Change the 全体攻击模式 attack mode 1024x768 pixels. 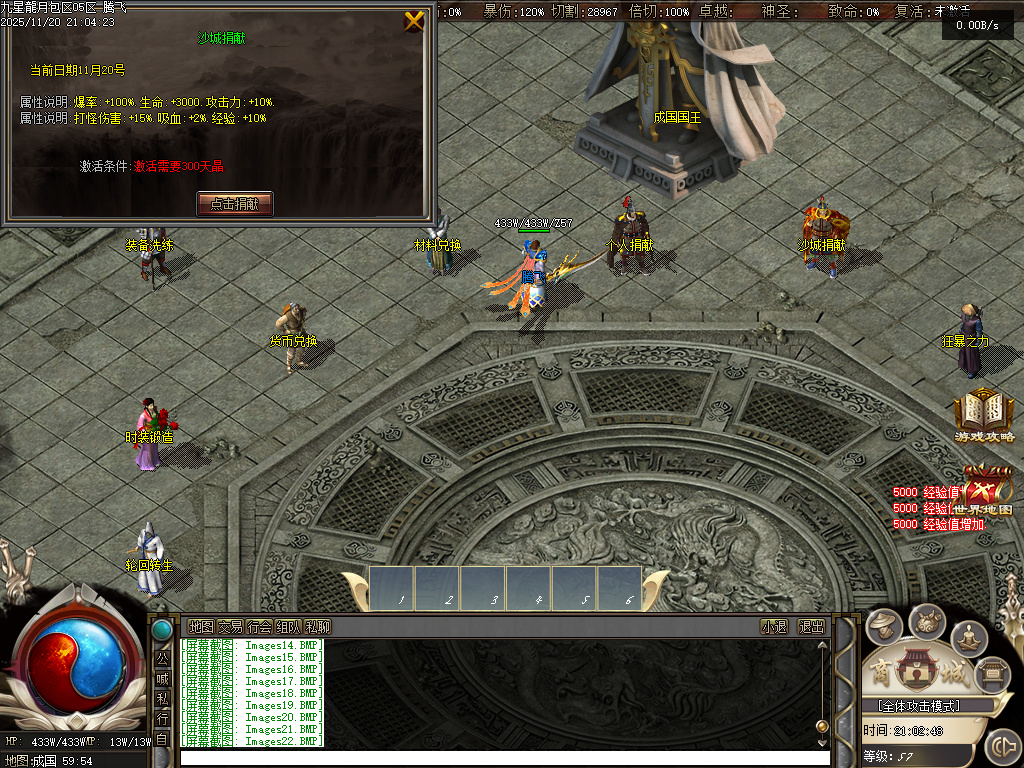pyautogui.click(x=912, y=706)
